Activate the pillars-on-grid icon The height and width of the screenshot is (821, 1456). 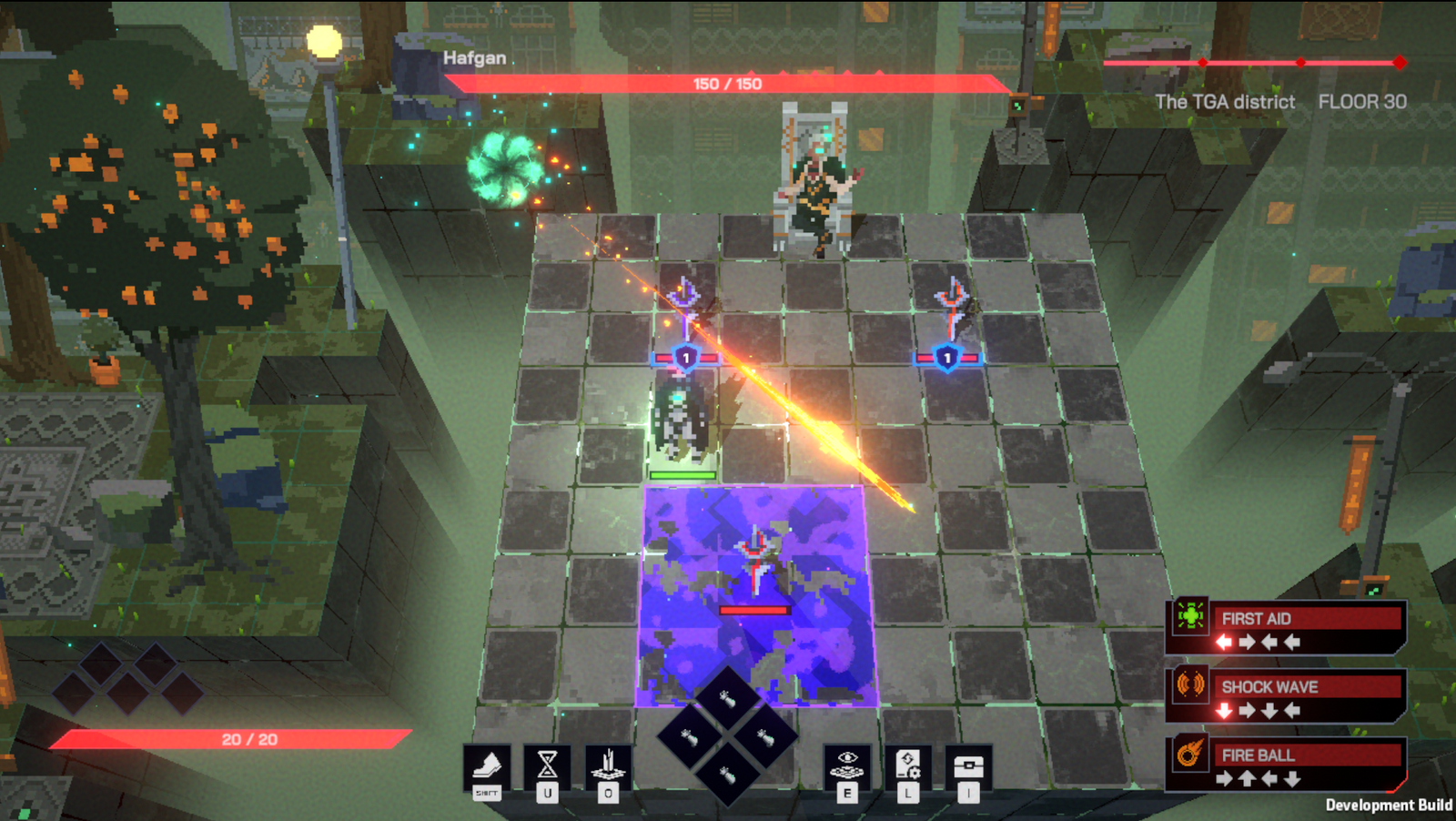(x=608, y=766)
